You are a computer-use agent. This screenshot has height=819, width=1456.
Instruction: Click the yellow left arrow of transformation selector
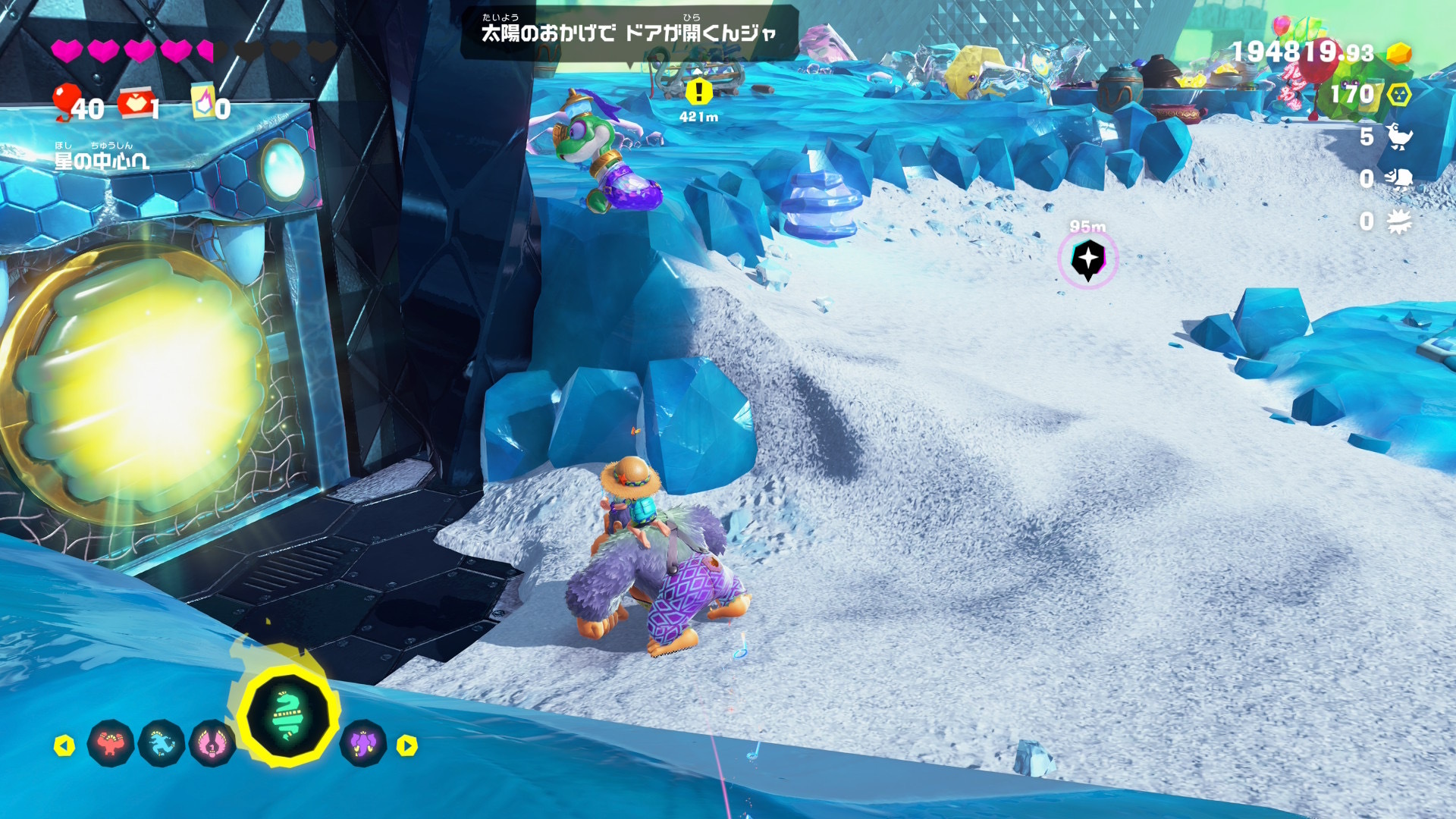[64, 746]
